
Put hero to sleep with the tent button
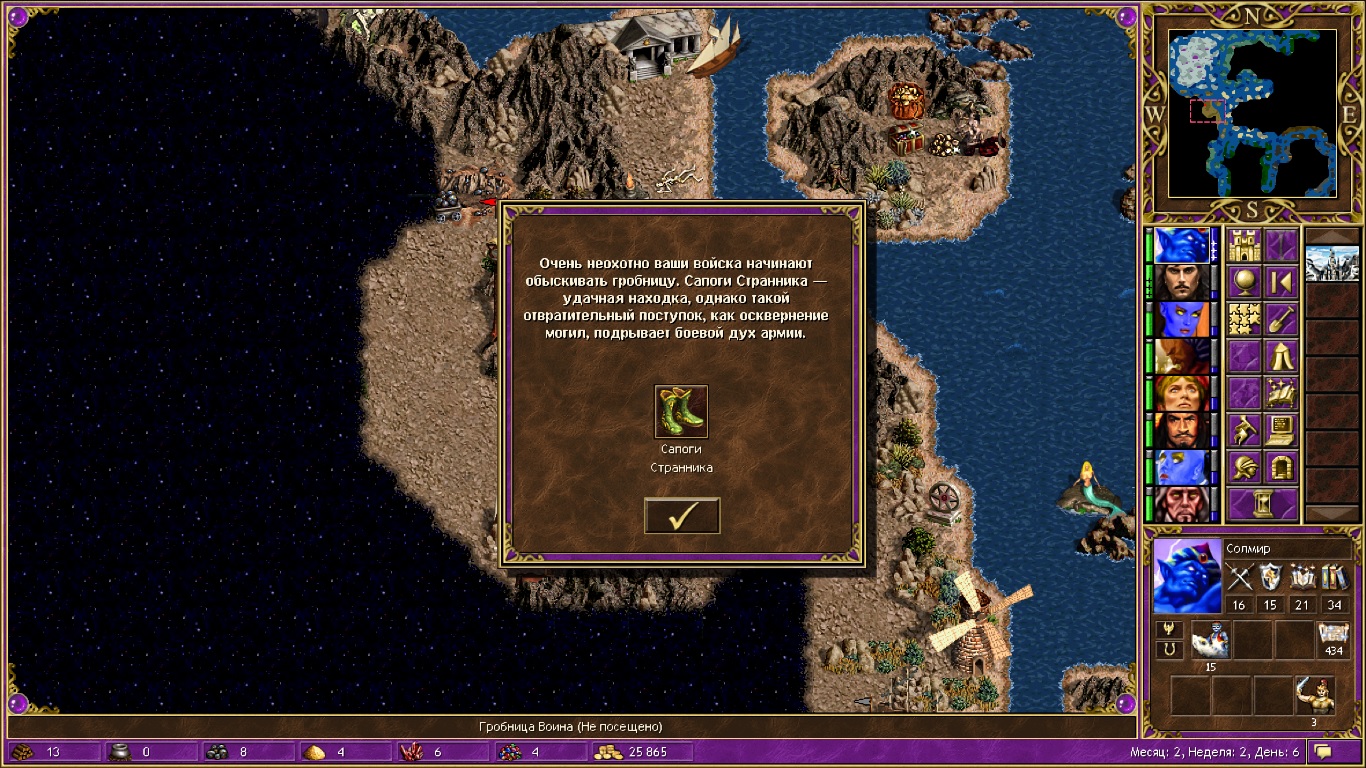point(1281,355)
